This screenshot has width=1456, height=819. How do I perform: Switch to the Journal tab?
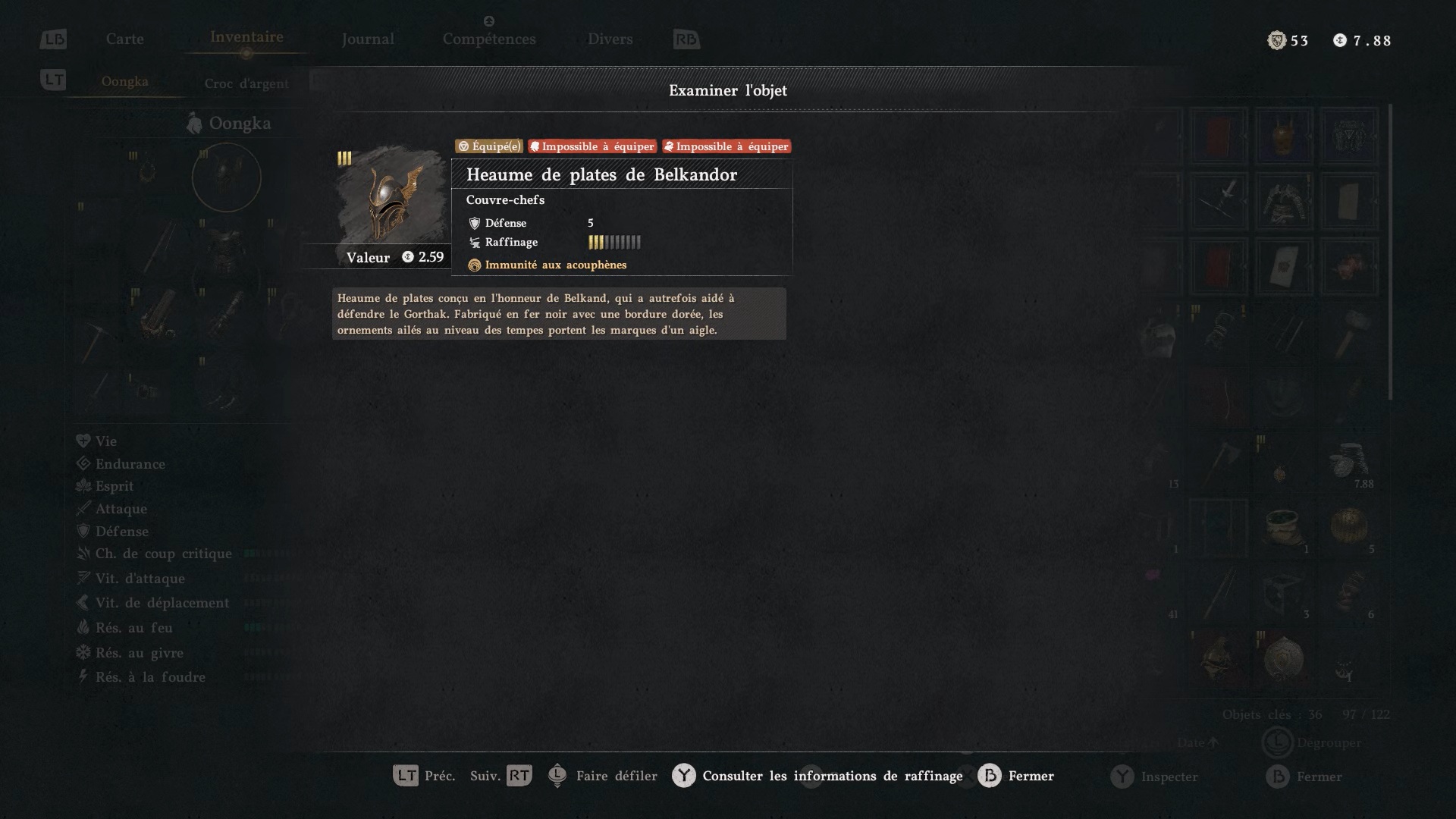(368, 39)
